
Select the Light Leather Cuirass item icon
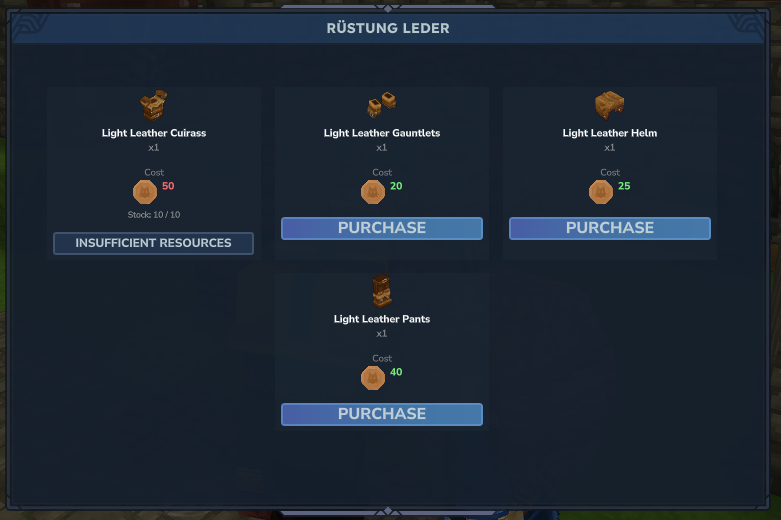pos(153,105)
